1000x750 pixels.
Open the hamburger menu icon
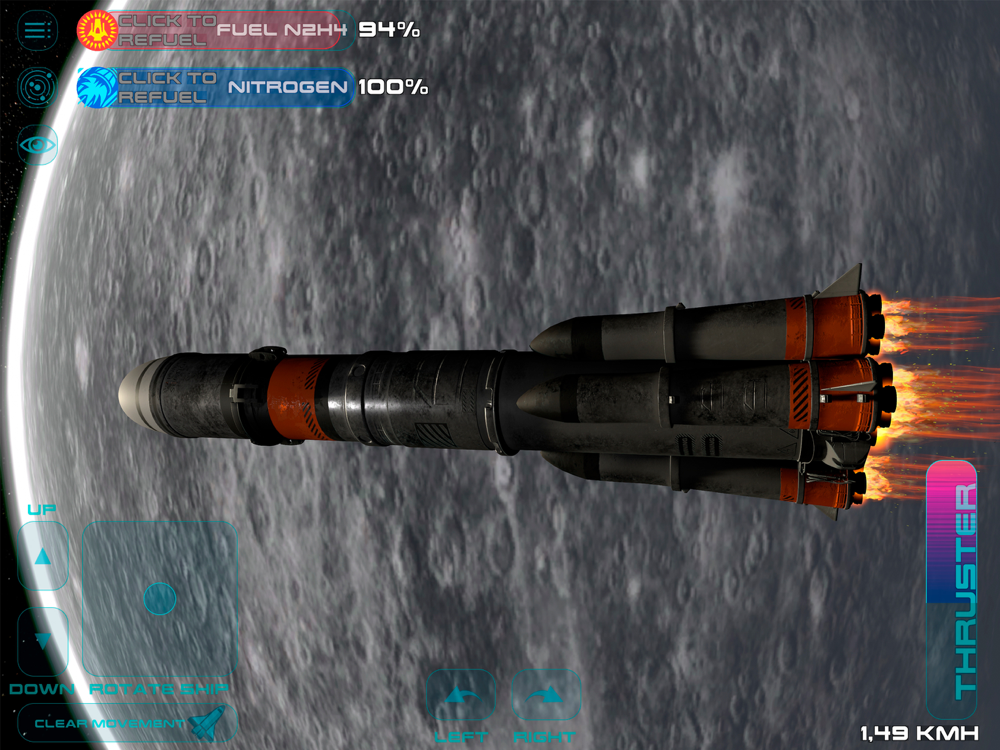tap(38, 30)
